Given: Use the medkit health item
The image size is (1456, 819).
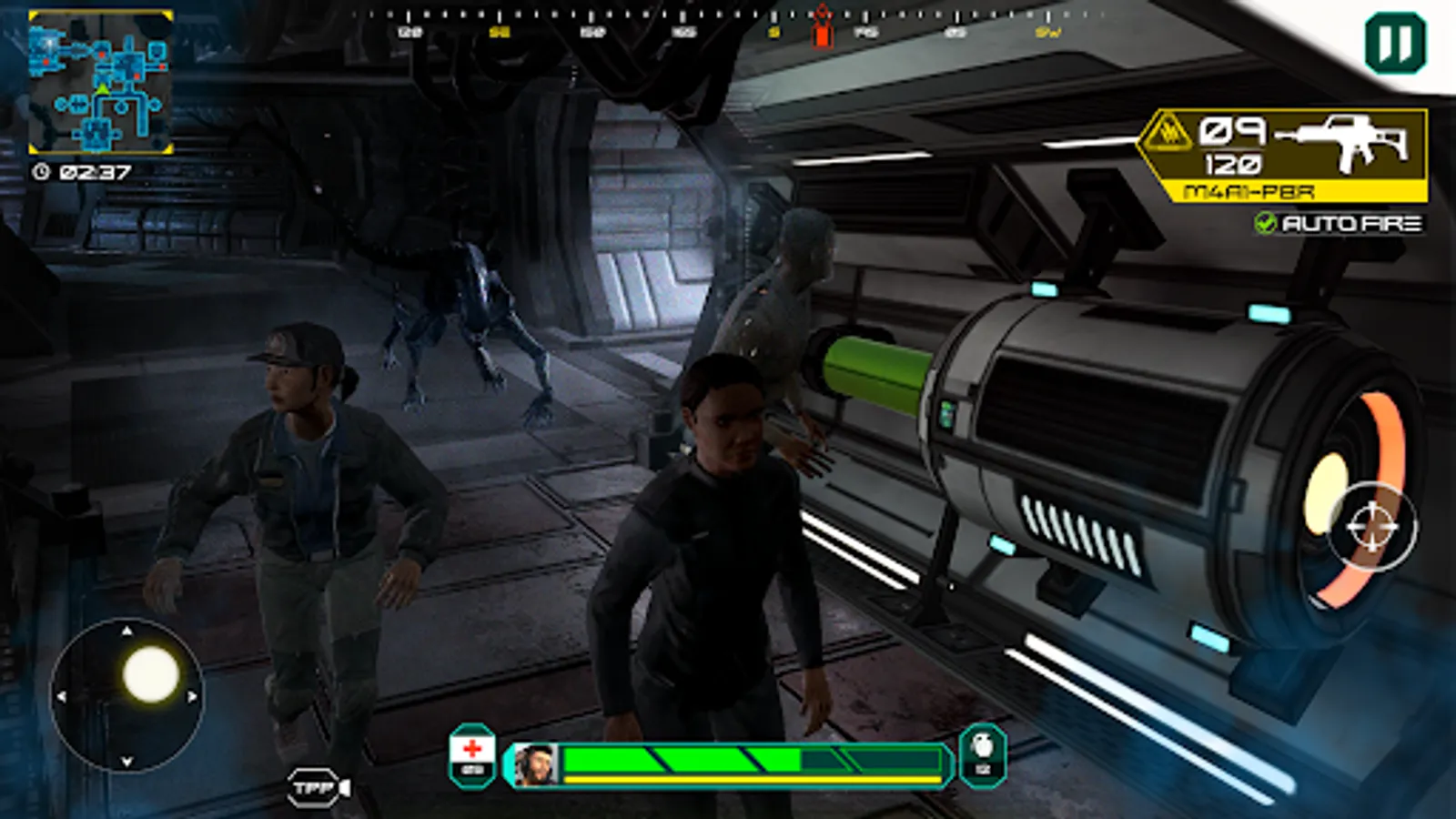Looking at the screenshot, I should pos(472,755).
